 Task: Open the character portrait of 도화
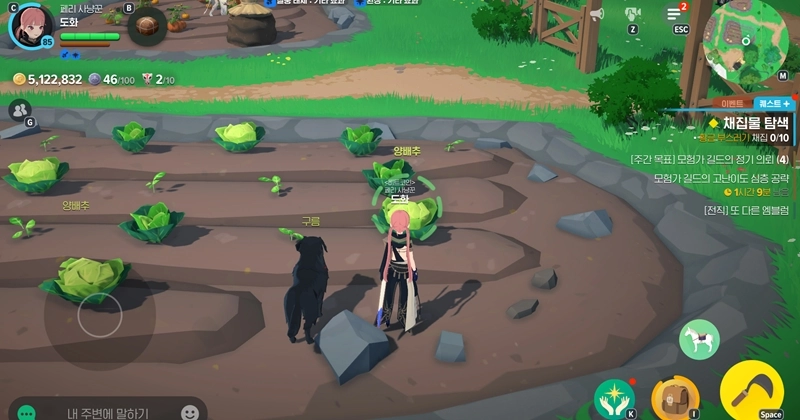tap(30, 24)
